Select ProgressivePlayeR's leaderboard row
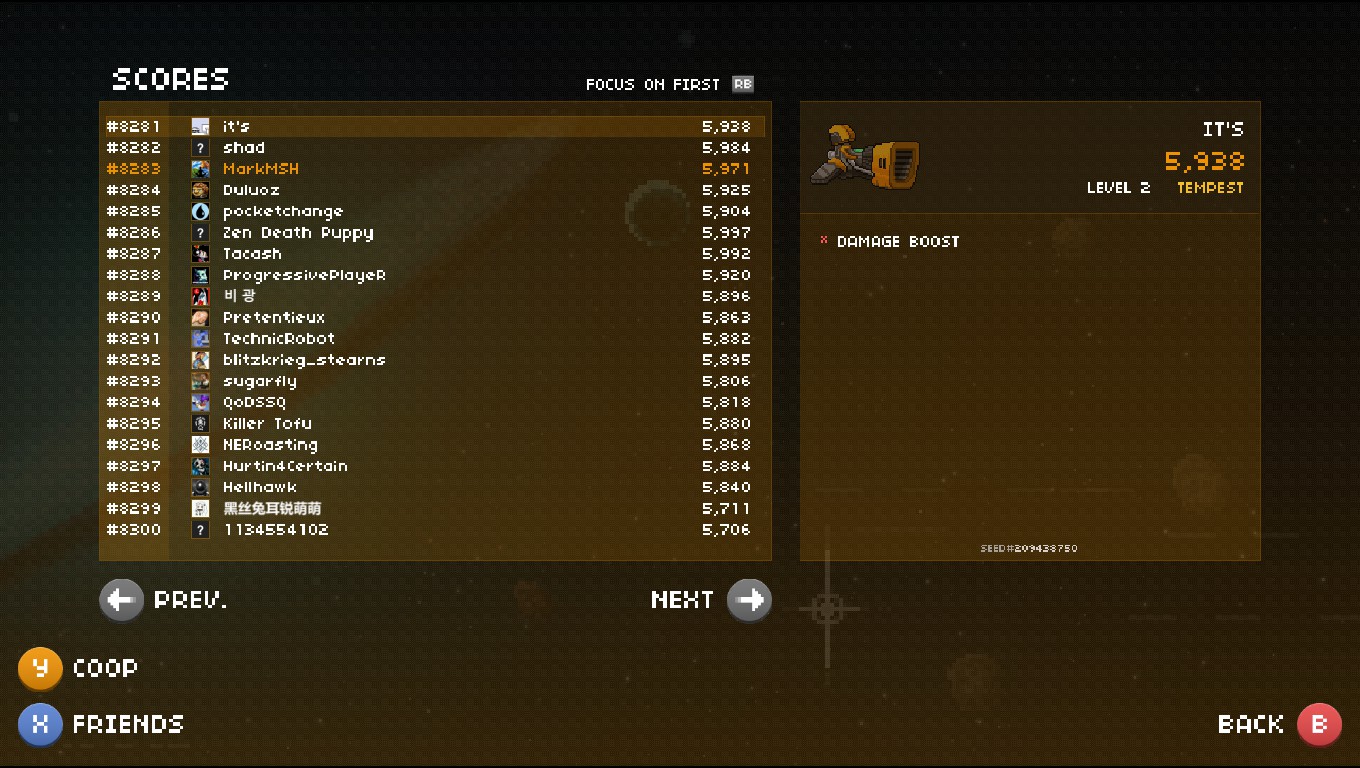 pyautogui.click(x=435, y=275)
